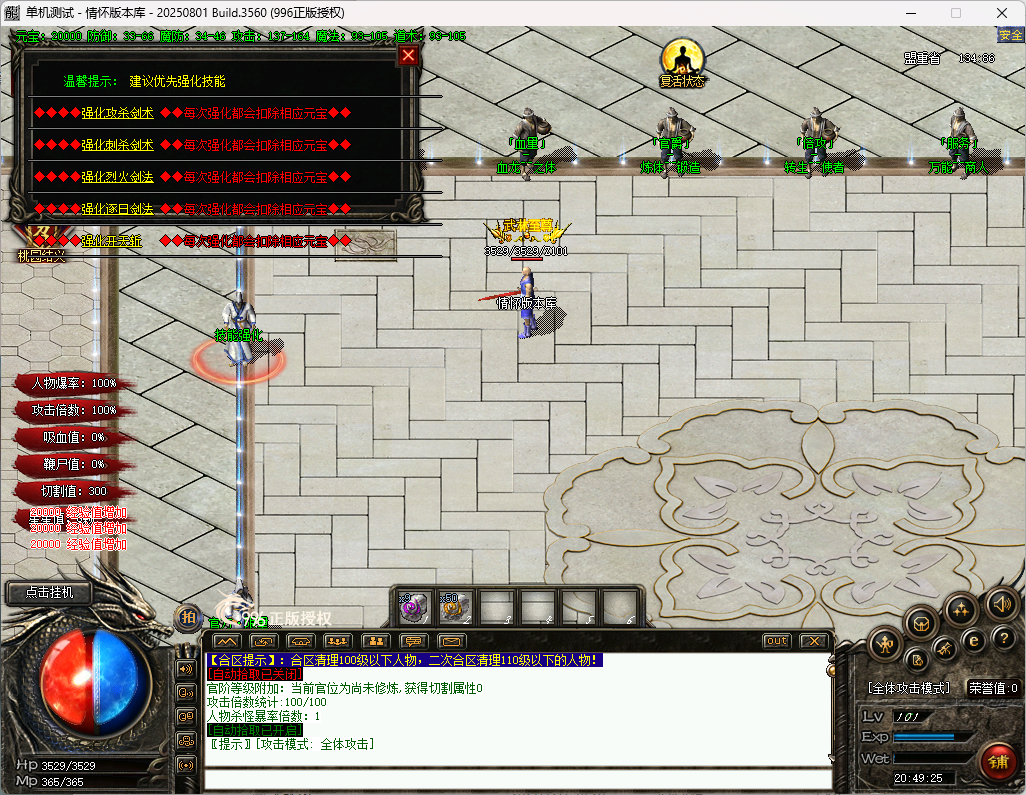Click the 复活状态 revive status icon

tap(682, 58)
